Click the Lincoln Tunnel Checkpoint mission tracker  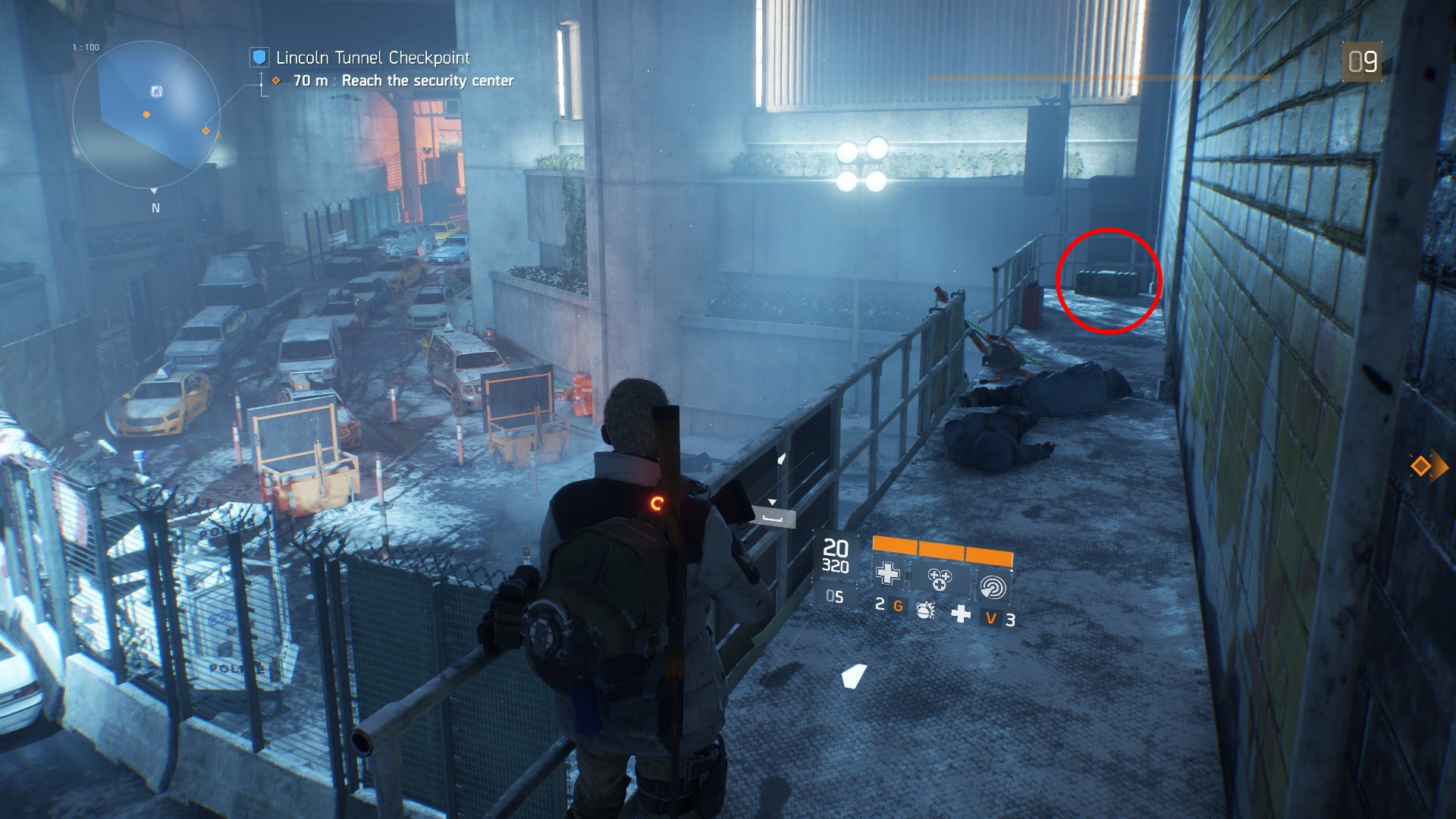click(372, 58)
